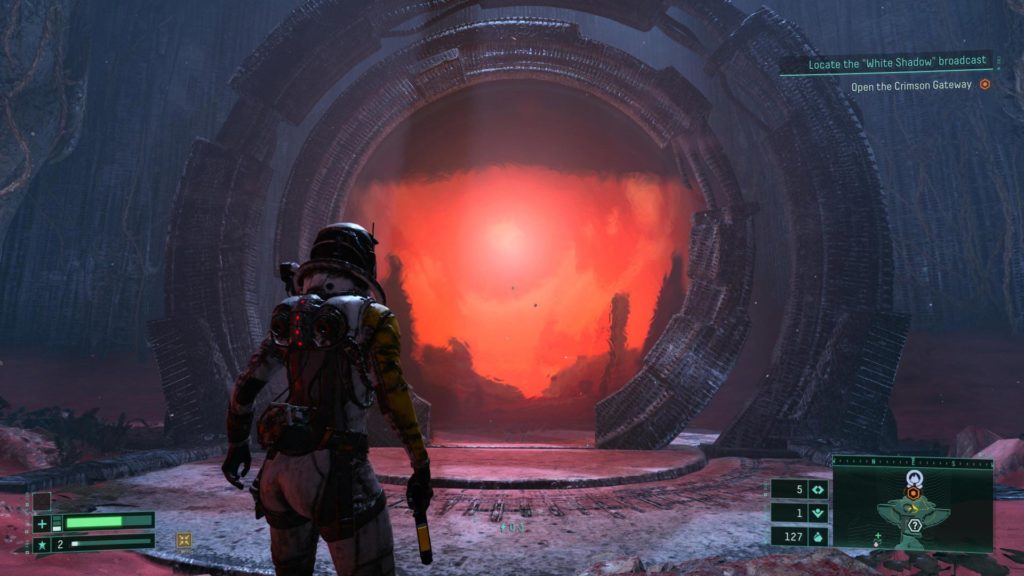Click the yellow arrows status icon
The height and width of the screenshot is (576, 1024).
click(x=184, y=540)
